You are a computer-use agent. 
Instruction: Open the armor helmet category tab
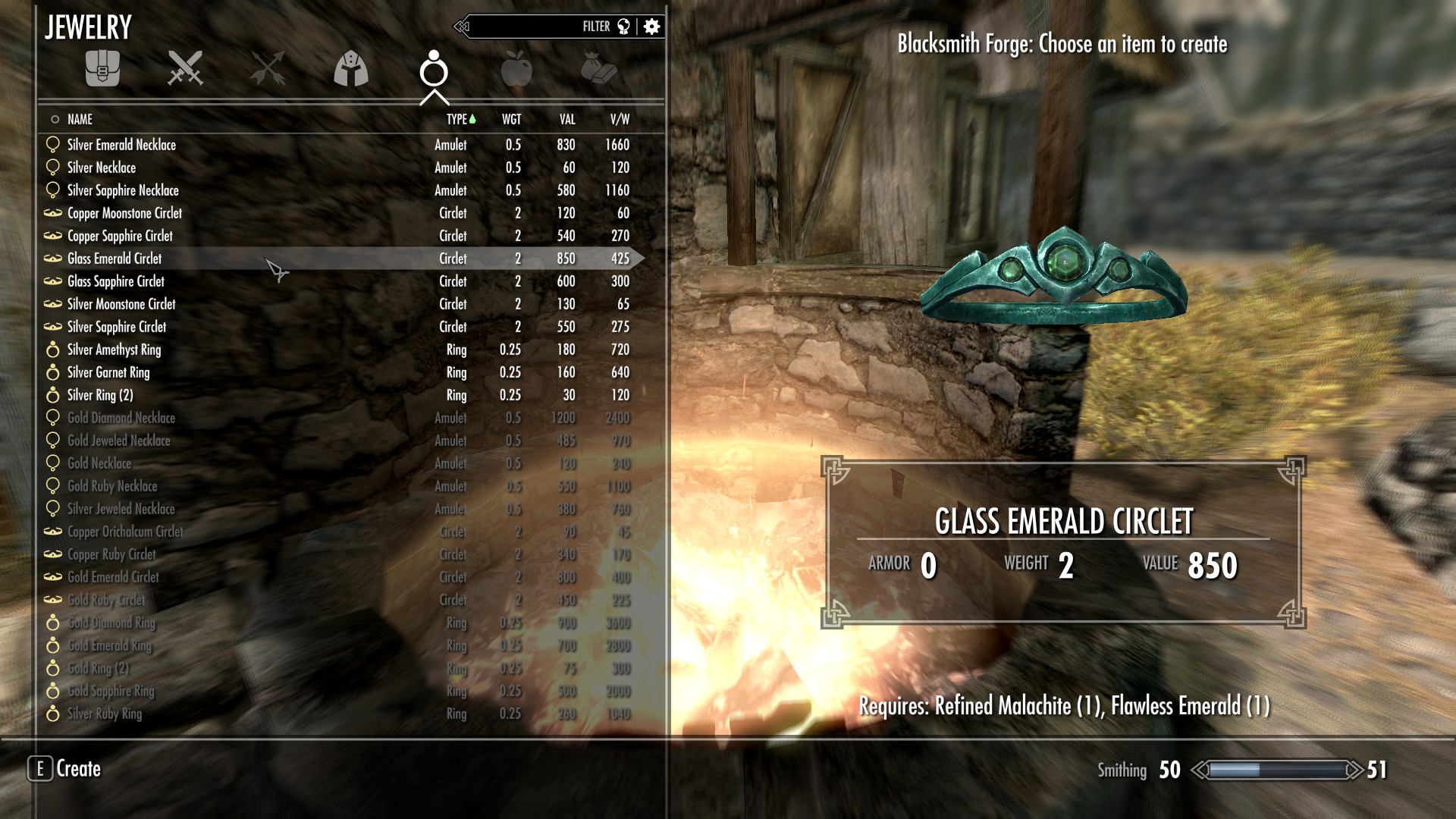(350, 68)
